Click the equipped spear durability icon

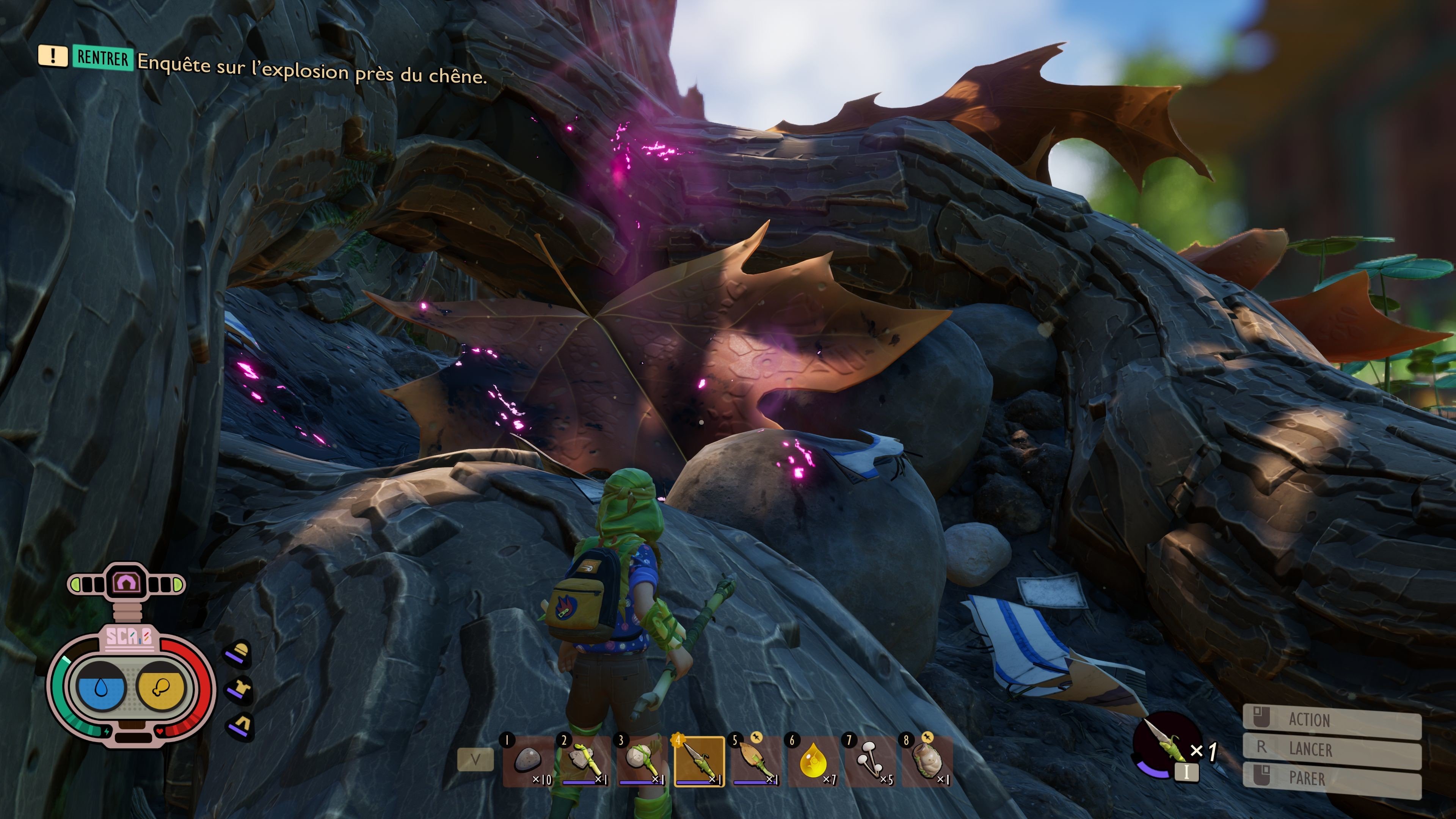click(x=1166, y=745)
